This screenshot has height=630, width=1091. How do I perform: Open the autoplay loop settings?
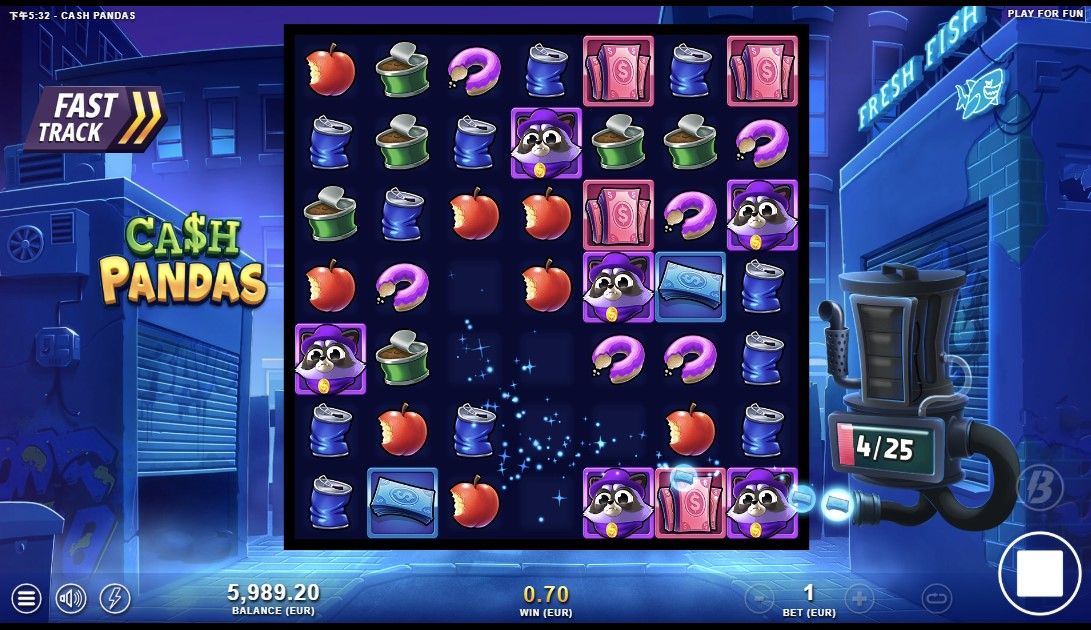click(937, 598)
